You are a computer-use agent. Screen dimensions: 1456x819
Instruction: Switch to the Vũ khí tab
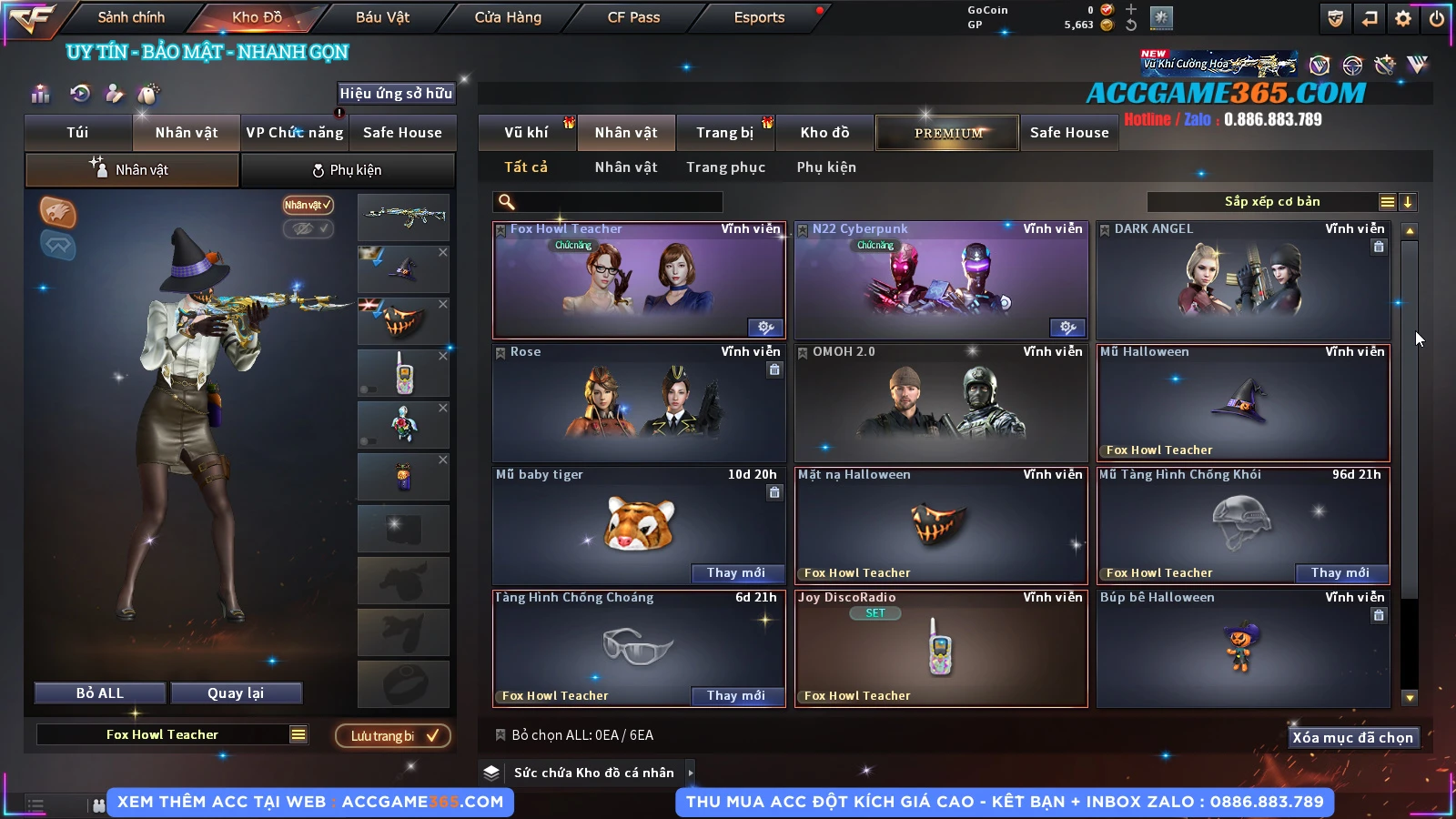[526, 133]
